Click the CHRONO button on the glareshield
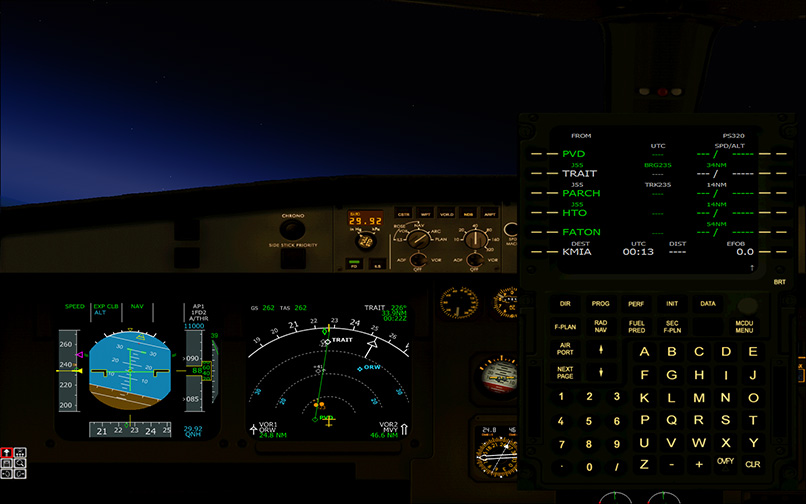This screenshot has width=806, height=504. tap(293, 228)
